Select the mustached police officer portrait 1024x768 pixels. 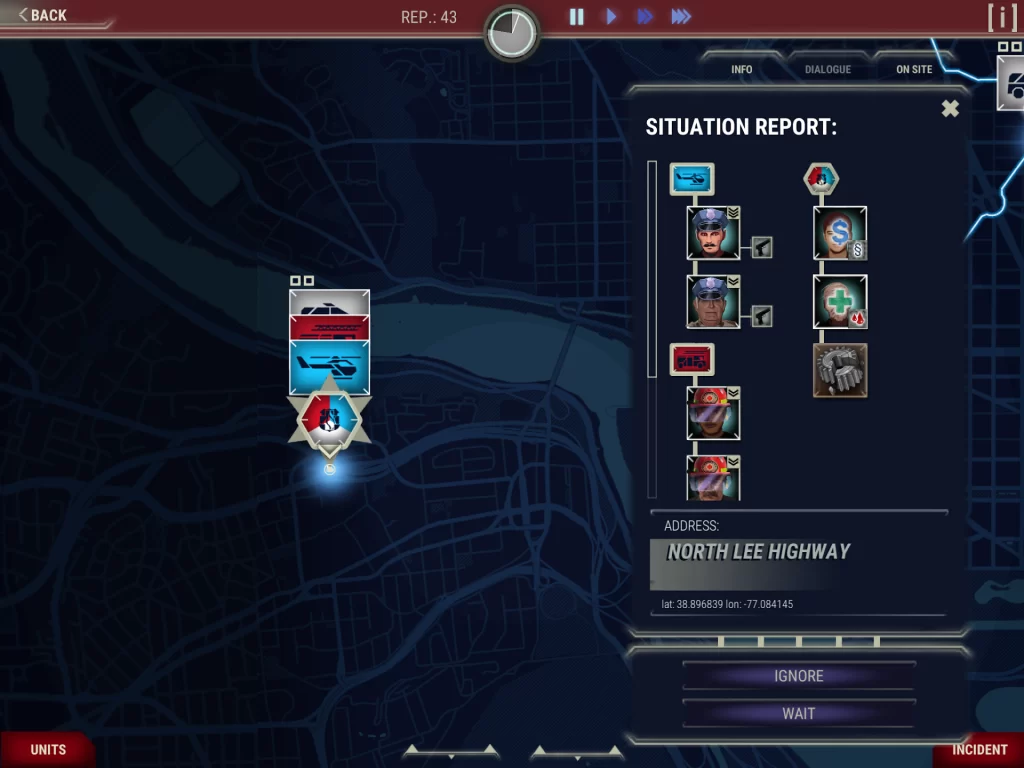[713, 233]
